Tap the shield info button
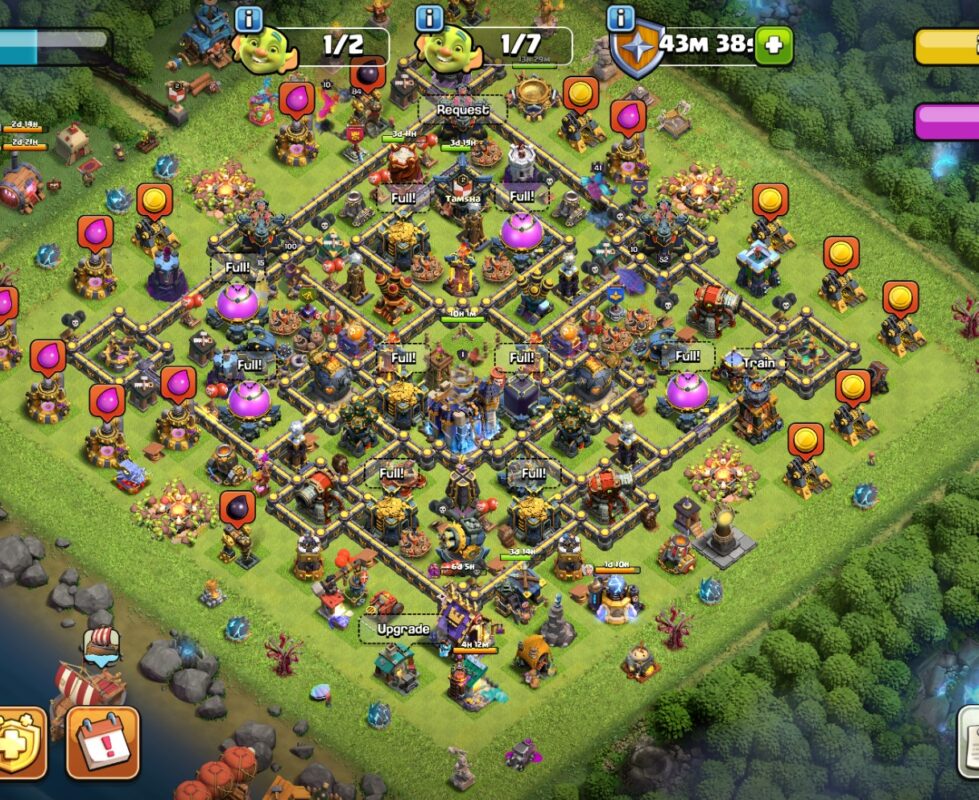This screenshot has height=800, width=979. click(x=621, y=18)
